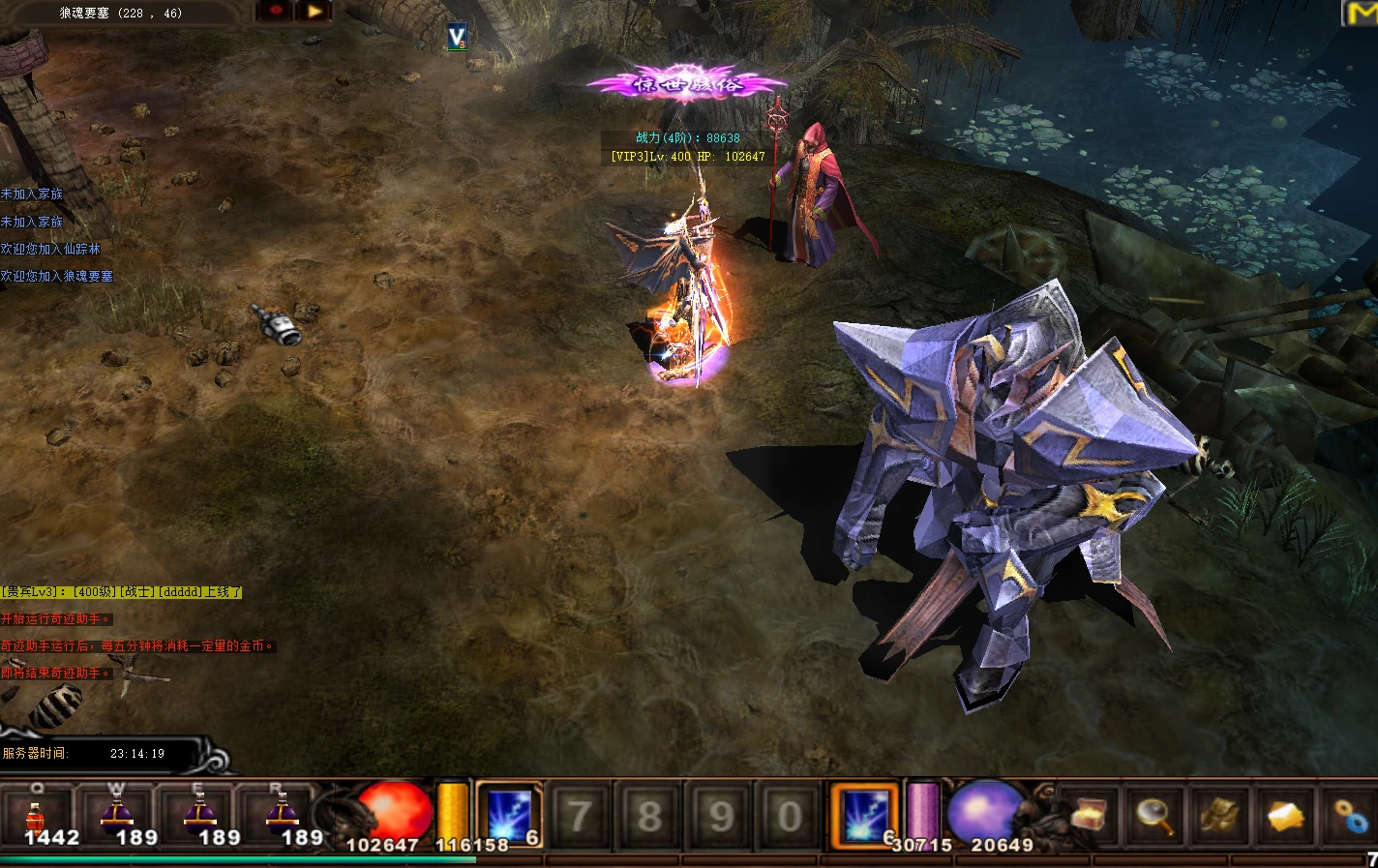
Task: Select the orange-highlighted lightning skill
Action: (863, 815)
